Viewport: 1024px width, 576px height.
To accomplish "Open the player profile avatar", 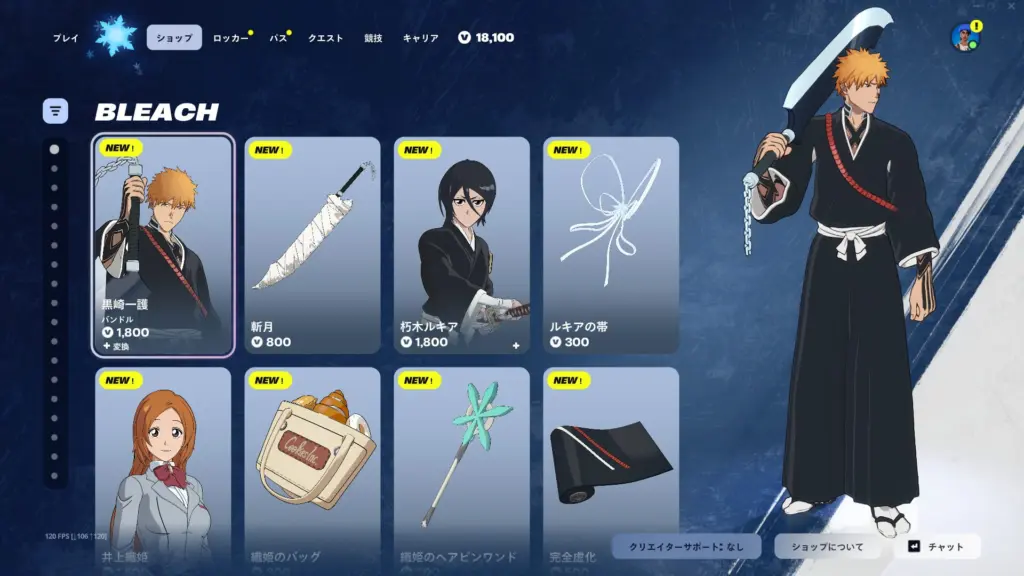I will click(965, 38).
